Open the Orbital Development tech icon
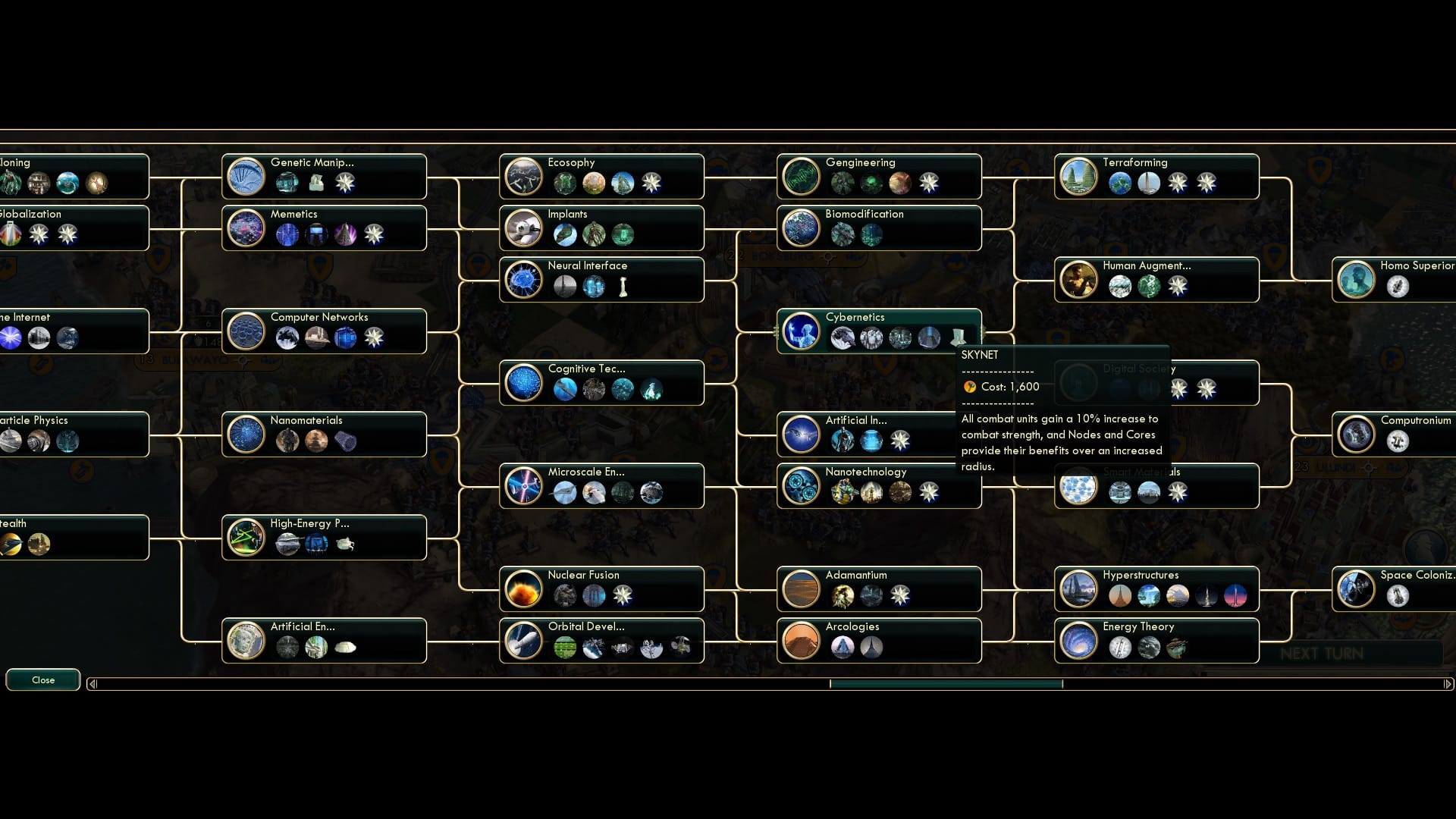This screenshot has width=1456, height=819. [x=523, y=640]
